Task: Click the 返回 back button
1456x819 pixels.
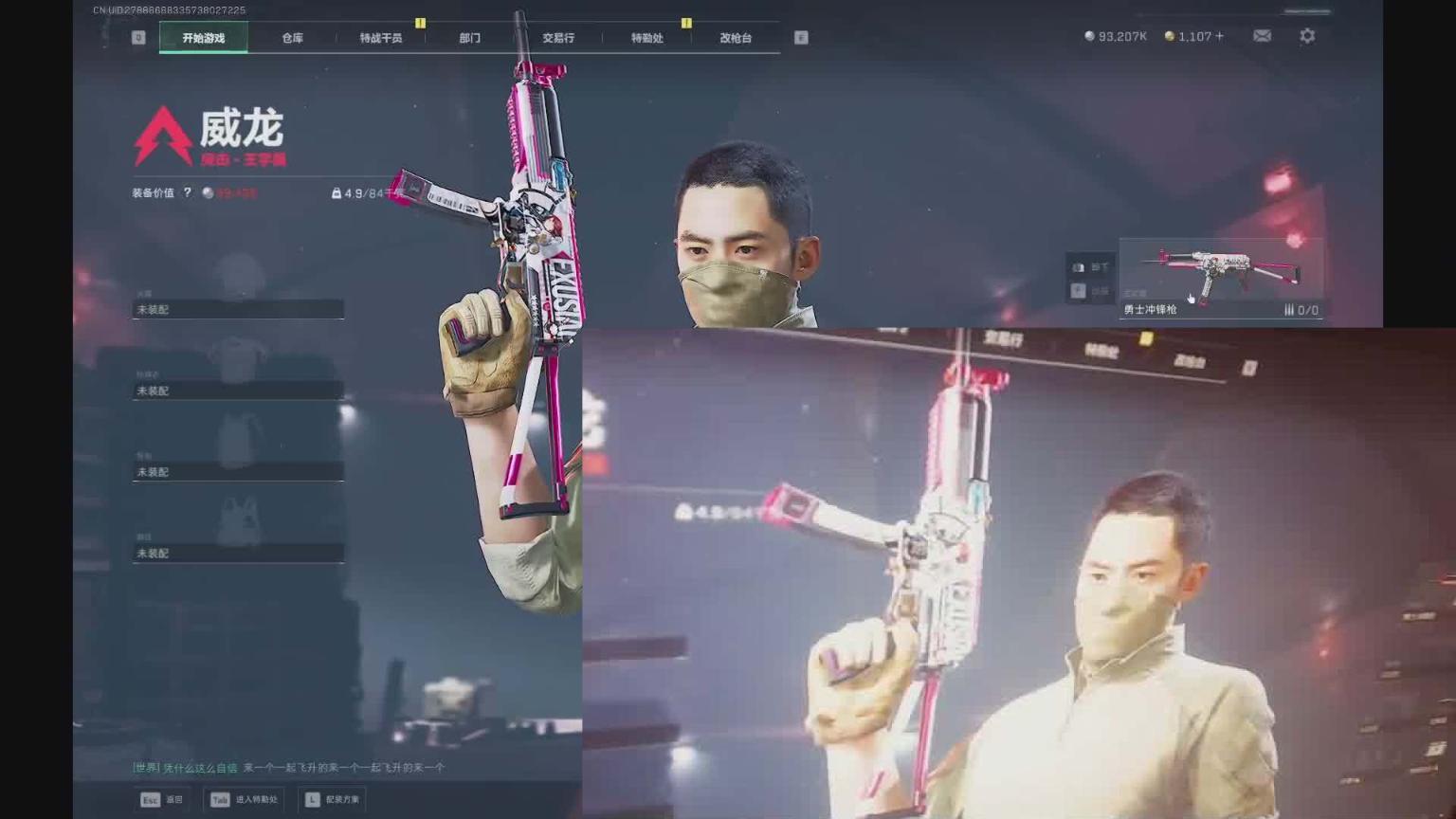Action: pyautogui.click(x=162, y=799)
